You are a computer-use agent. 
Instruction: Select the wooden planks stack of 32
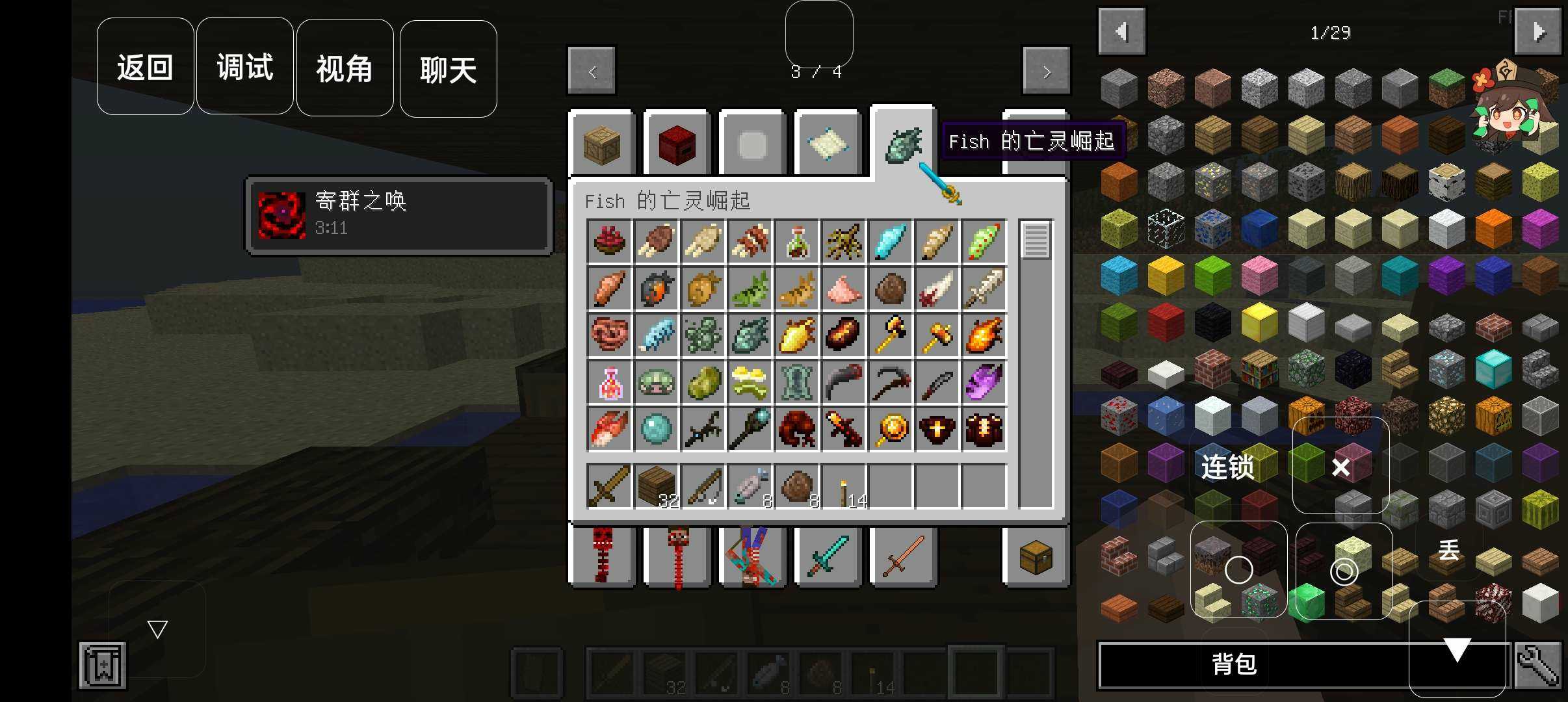pyautogui.click(x=656, y=486)
